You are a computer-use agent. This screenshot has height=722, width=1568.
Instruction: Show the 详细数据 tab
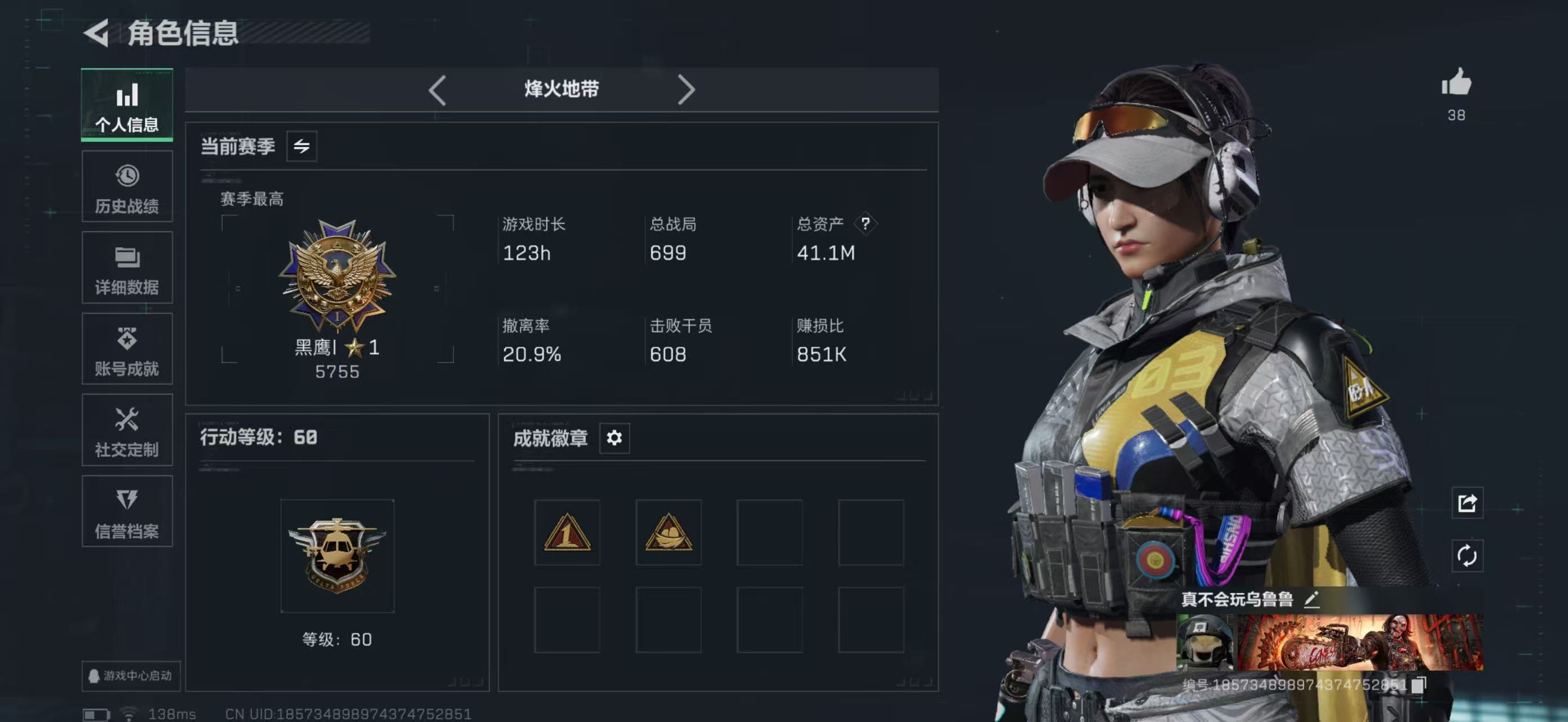[127, 268]
